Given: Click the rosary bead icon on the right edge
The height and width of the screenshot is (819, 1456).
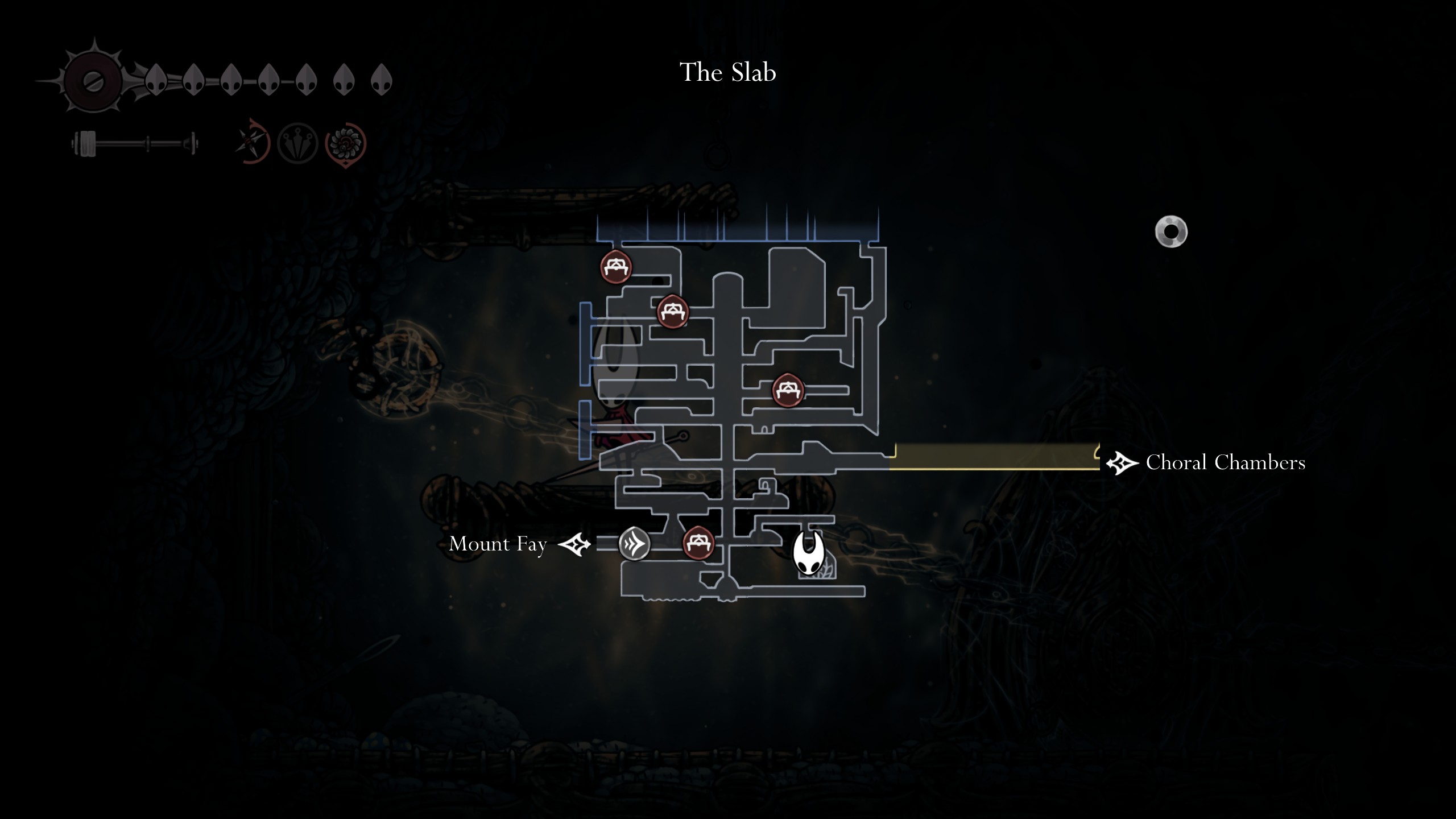Looking at the screenshot, I should click(x=1173, y=232).
